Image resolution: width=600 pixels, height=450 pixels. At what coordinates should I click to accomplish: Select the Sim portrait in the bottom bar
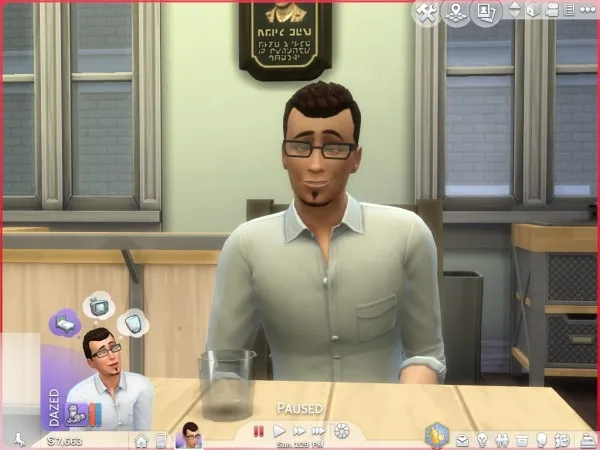(x=188, y=436)
